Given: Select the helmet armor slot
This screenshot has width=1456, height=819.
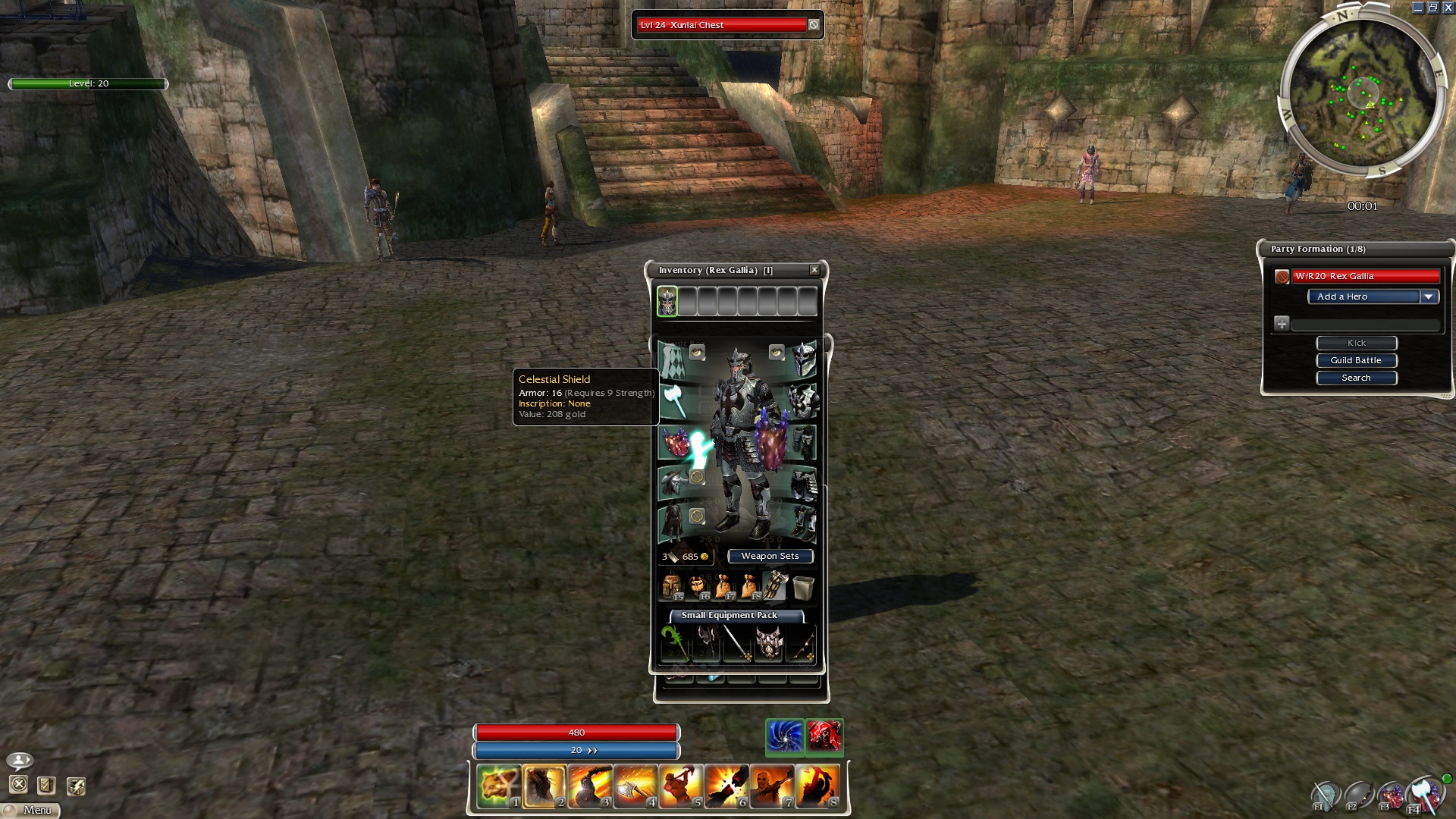Looking at the screenshot, I should [803, 359].
